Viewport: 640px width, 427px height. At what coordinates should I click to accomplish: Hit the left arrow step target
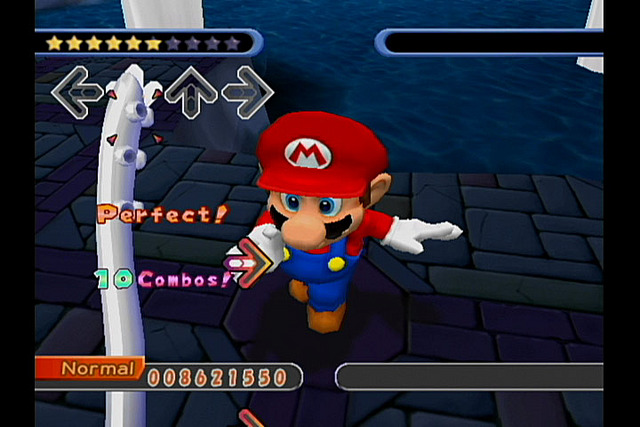pos(77,92)
